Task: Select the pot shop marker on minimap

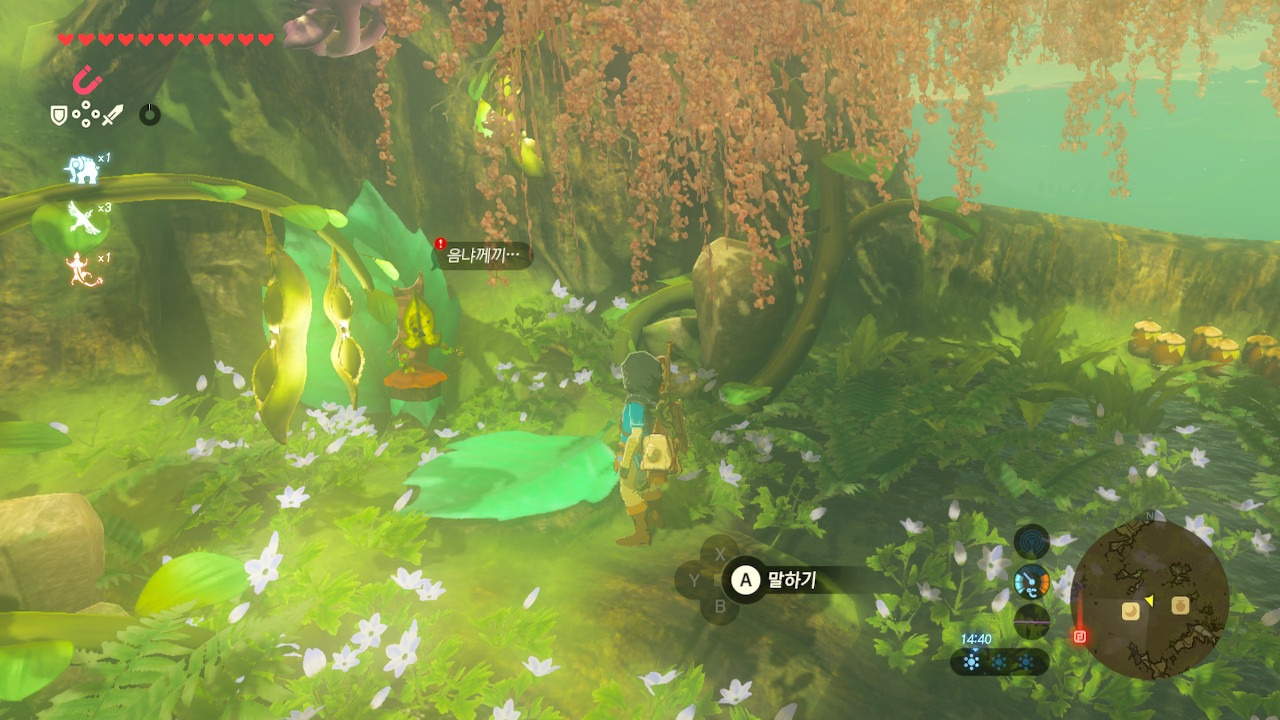Action: [x=1180, y=605]
